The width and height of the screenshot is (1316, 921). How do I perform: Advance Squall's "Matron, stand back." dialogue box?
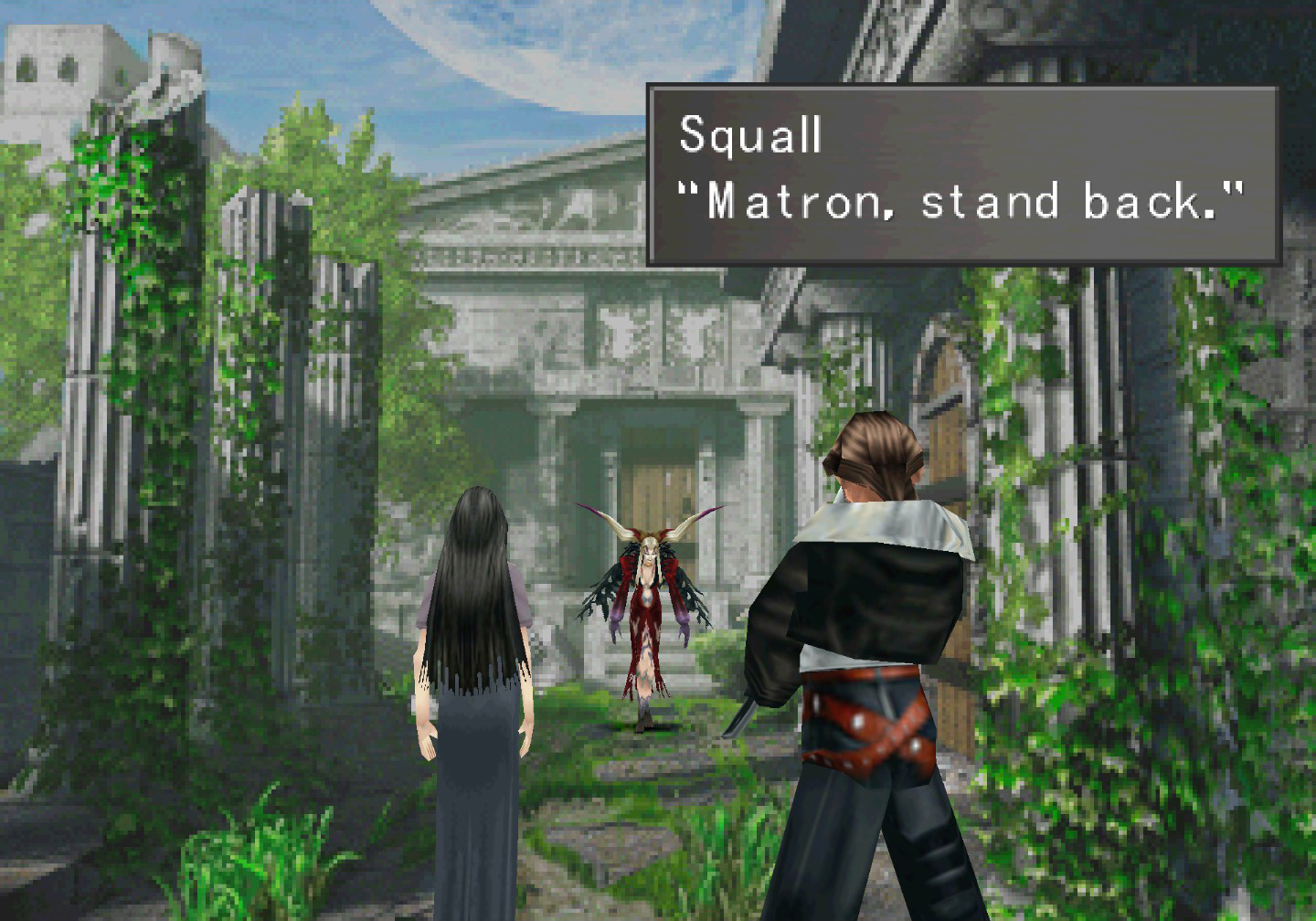[x=961, y=175]
